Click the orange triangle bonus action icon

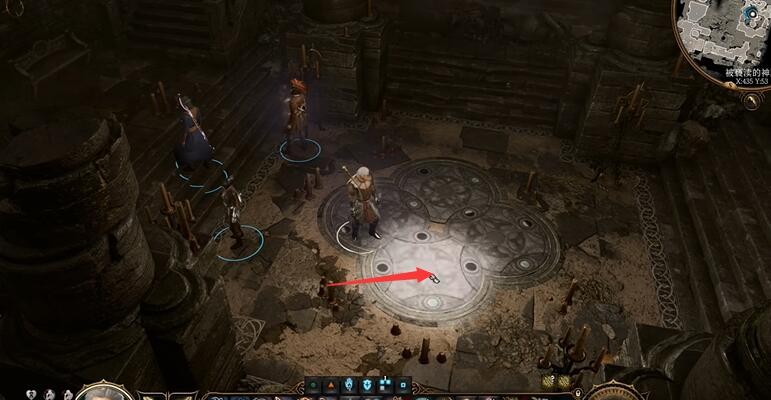(x=331, y=384)
